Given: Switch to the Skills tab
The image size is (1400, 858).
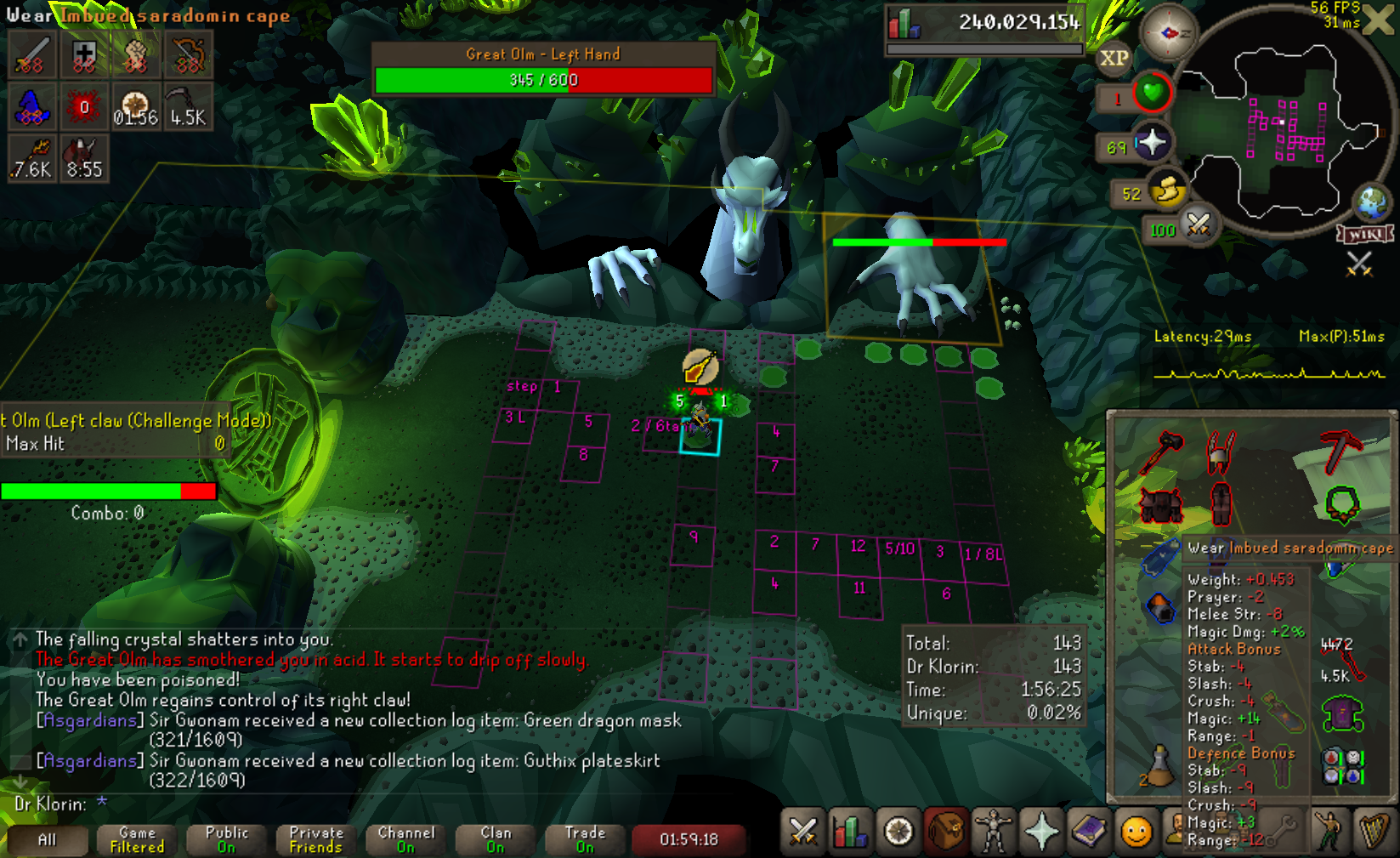Looking at the screenshot, I should tap(849, 831).
